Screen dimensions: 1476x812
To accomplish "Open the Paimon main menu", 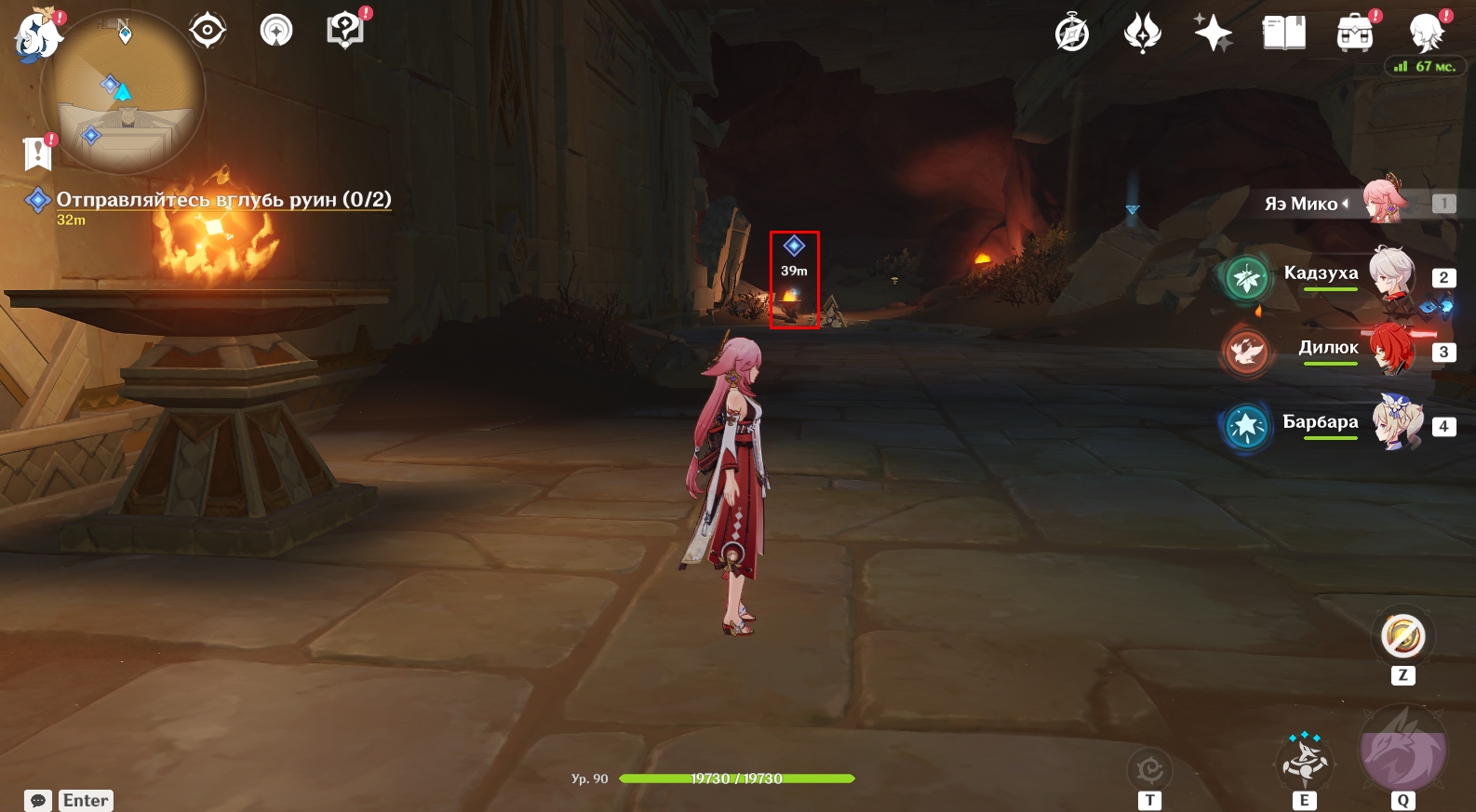I will tap(38, 36).
